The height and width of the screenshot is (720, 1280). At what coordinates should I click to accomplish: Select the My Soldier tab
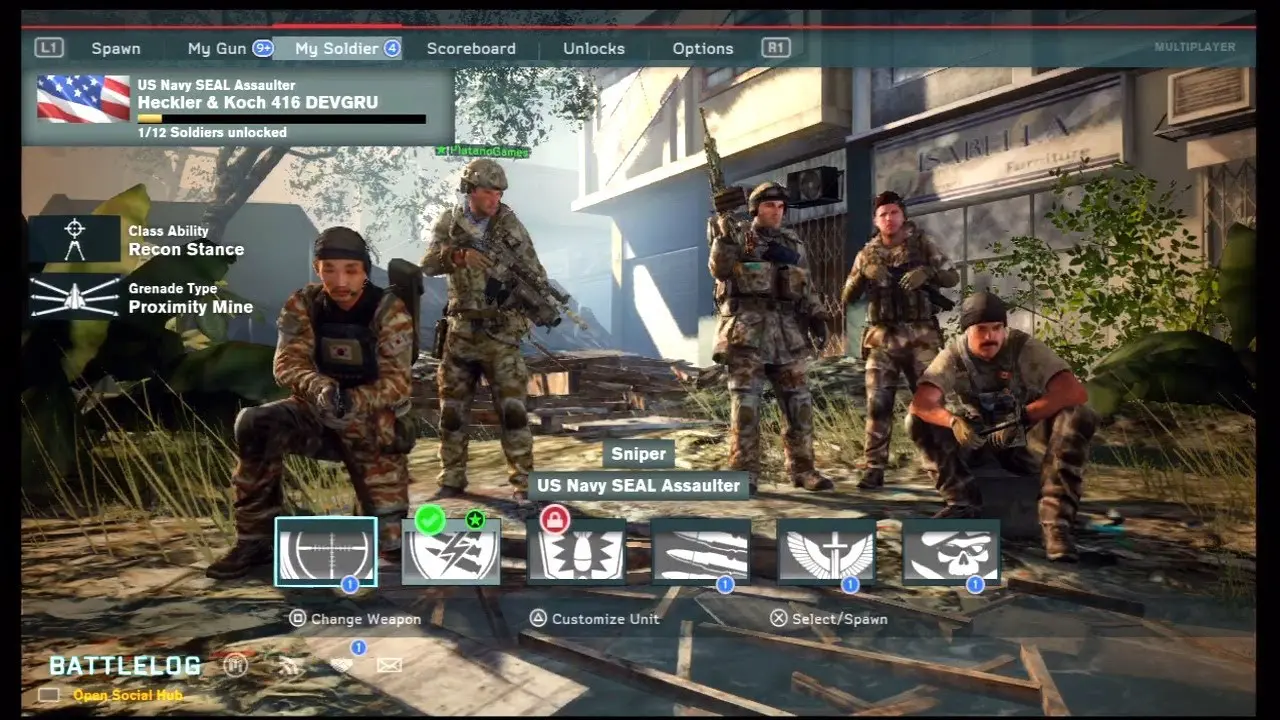tap(337, 48)
